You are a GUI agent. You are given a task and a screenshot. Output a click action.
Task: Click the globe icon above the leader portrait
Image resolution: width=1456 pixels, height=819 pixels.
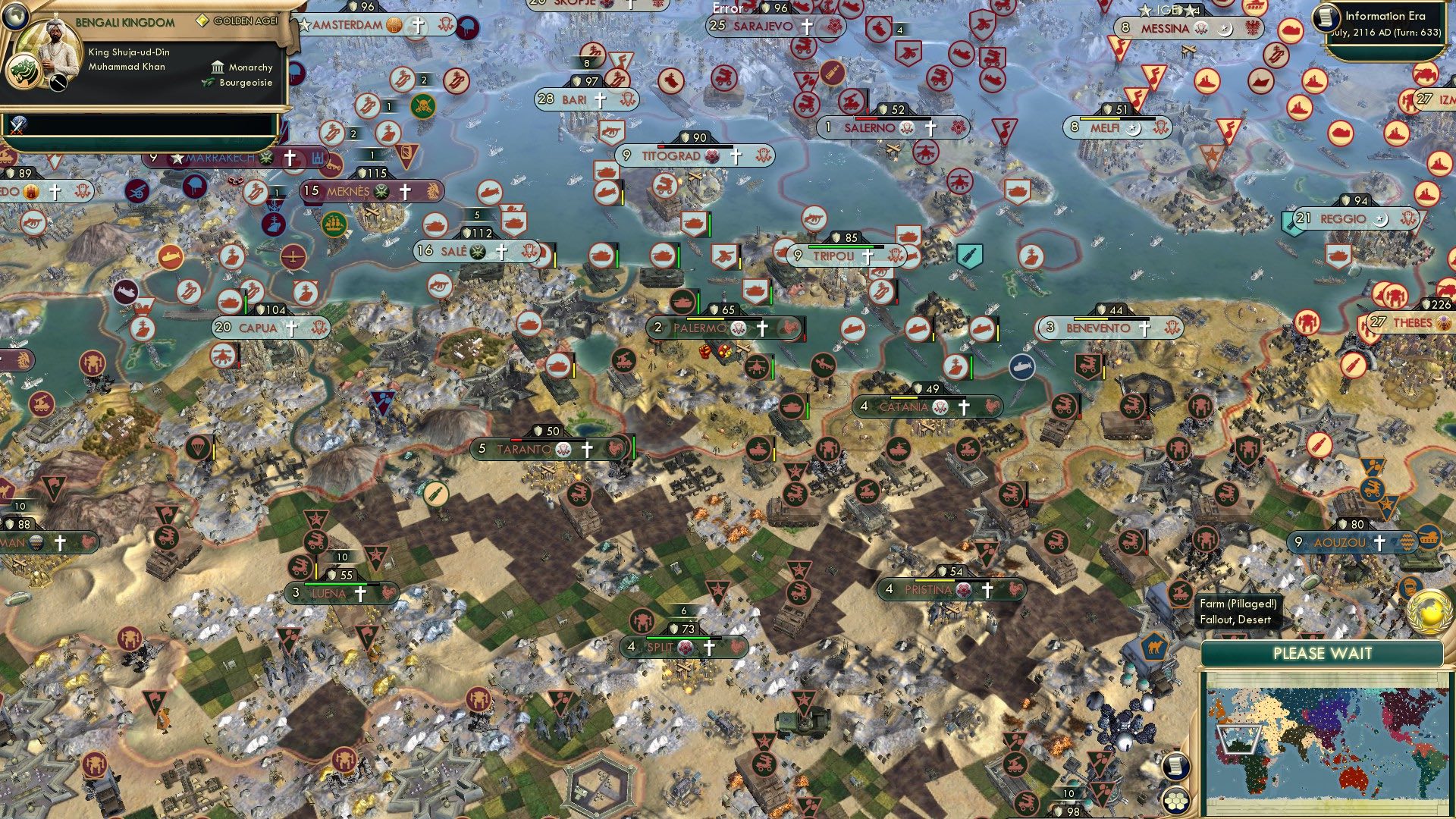(15, 17)
